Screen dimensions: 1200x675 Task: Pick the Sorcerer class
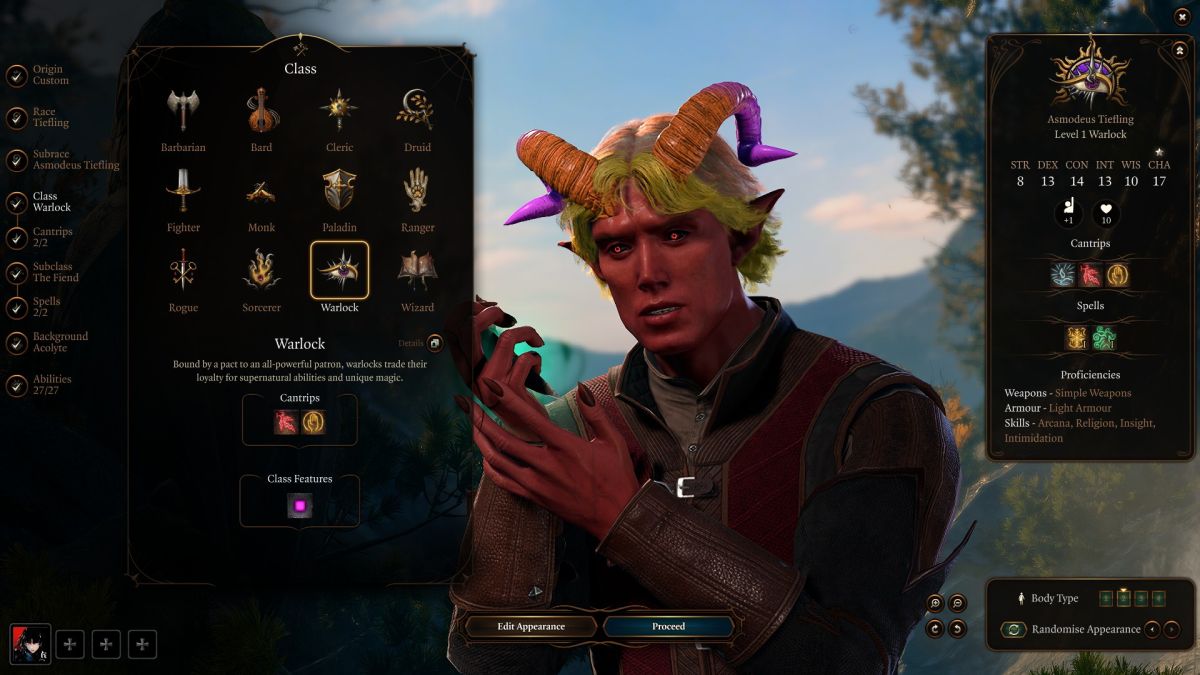point(261,271)
